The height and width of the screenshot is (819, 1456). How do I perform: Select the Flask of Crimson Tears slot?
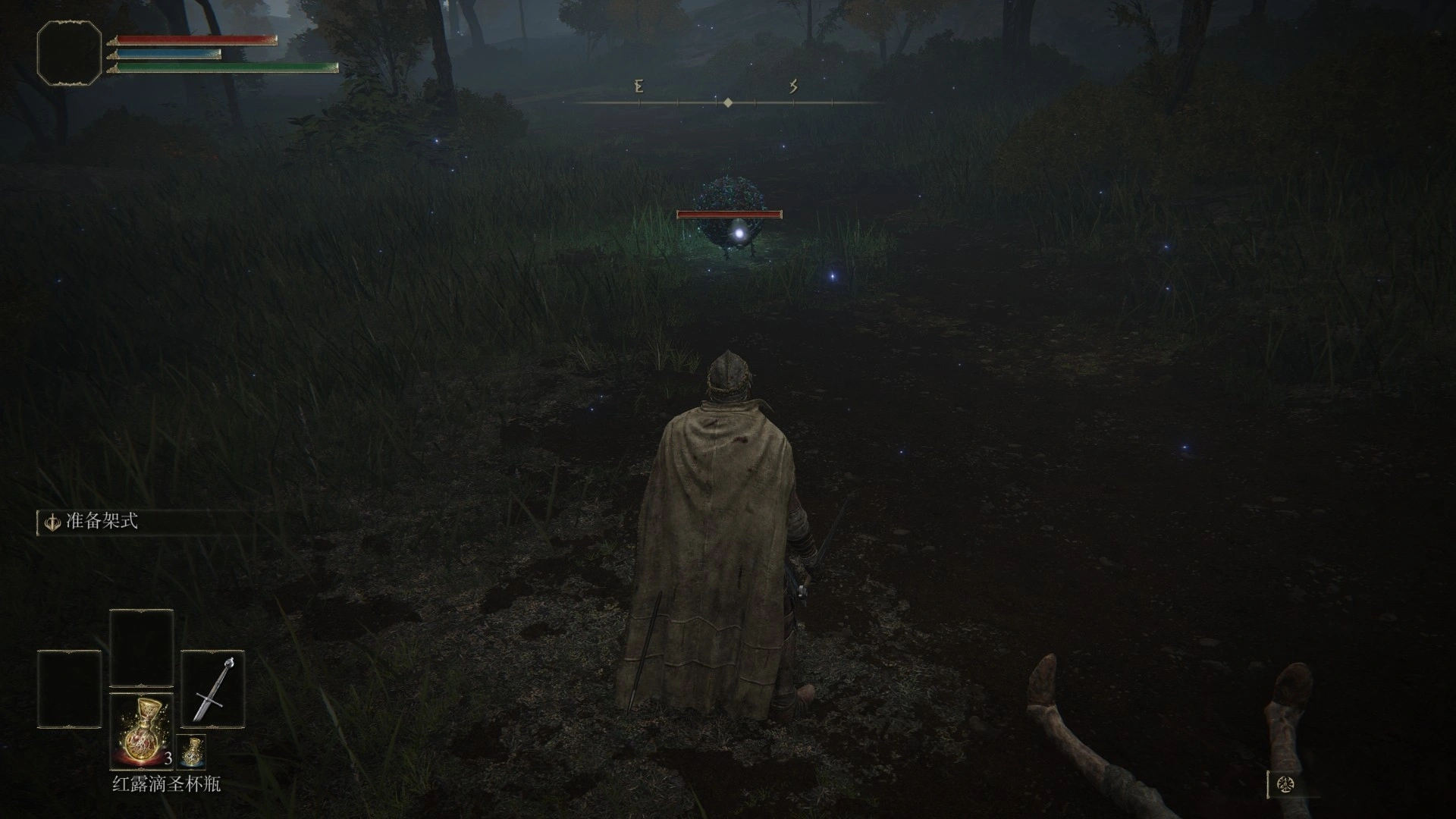tap(142, 731)
